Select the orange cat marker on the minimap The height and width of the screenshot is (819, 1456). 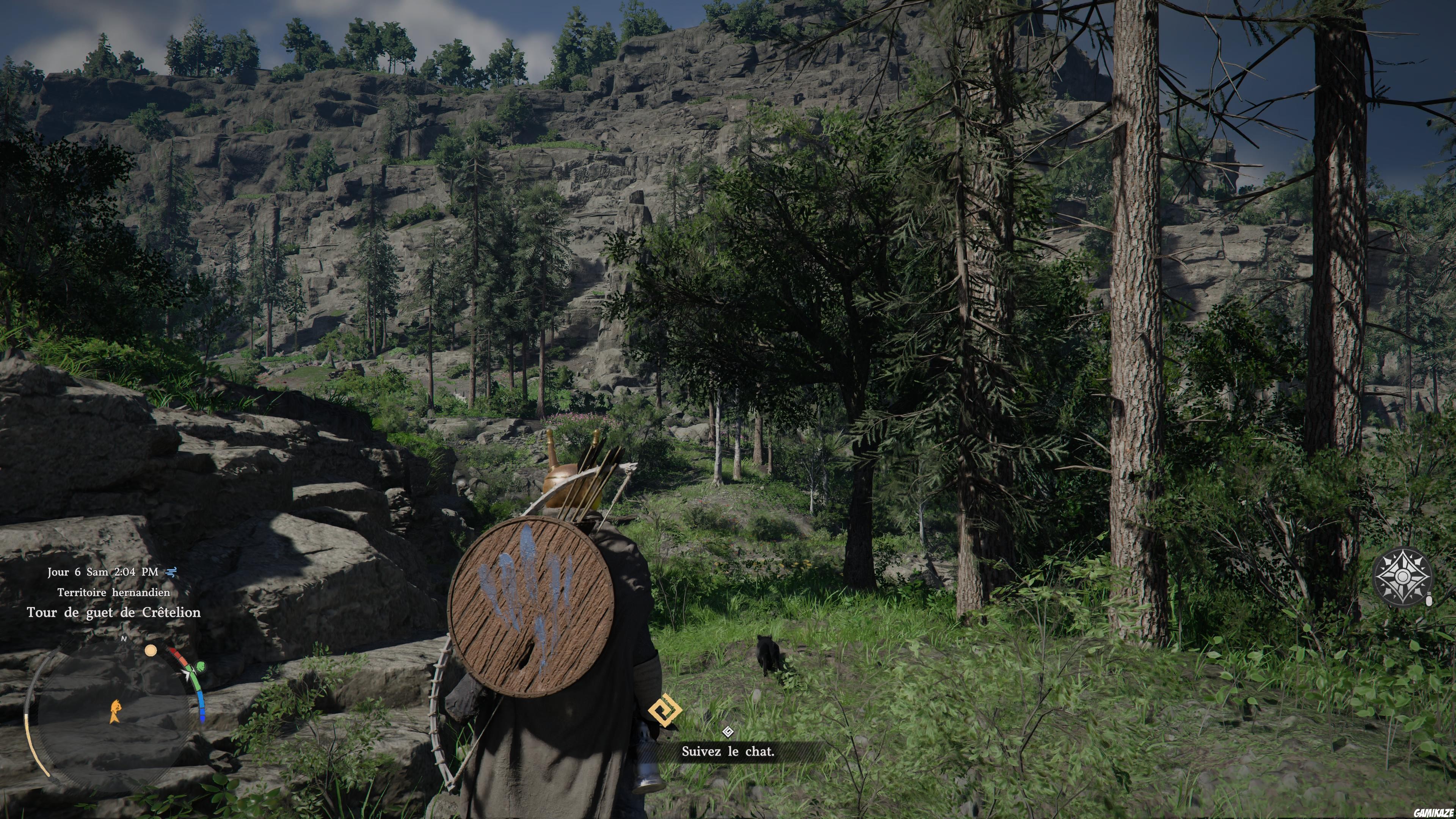click(x=115, y=711)
